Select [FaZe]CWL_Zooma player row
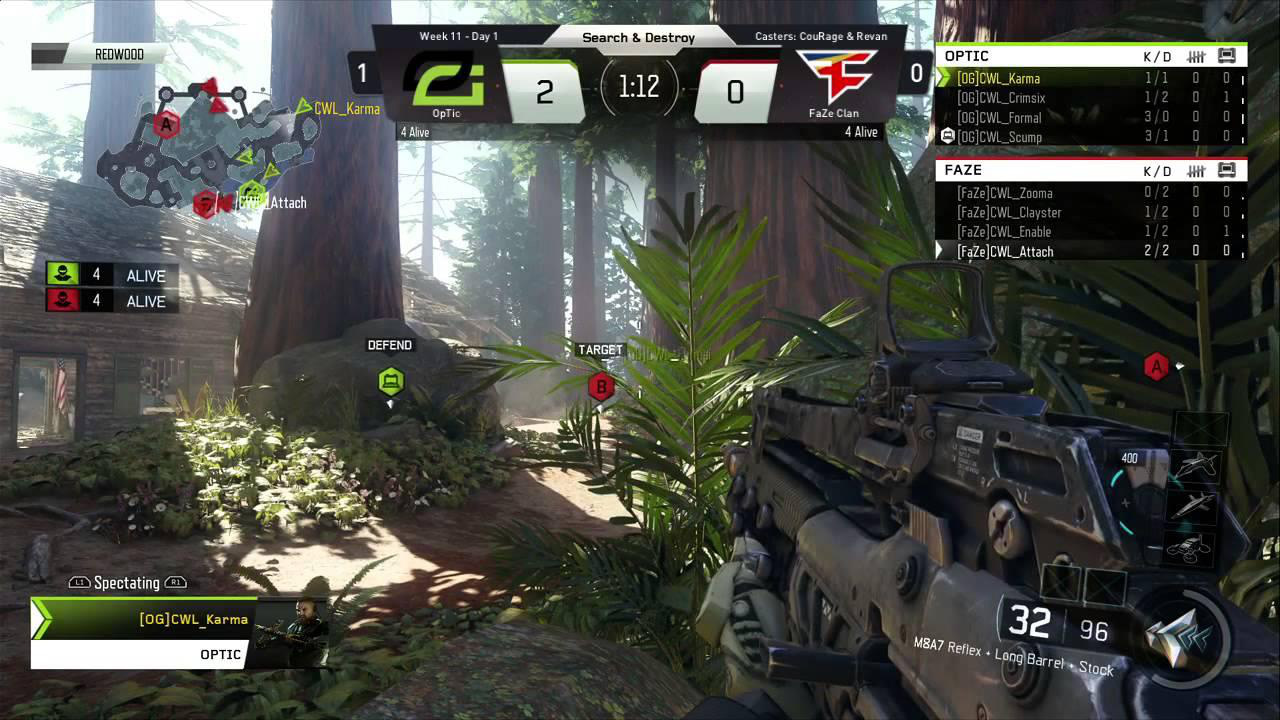The height and width of the screenshot is (720, 1280). tap(1004, 193)
